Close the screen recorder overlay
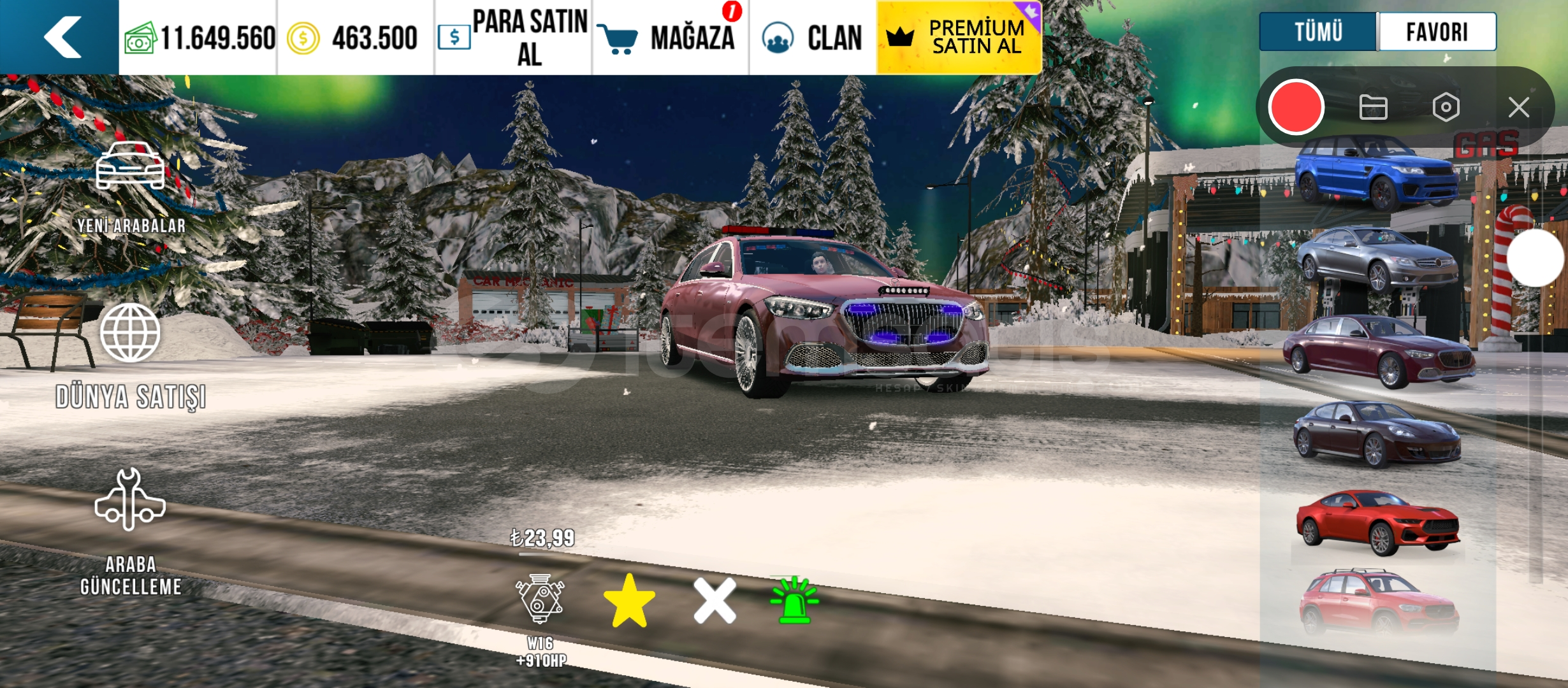This screenshot has height=688, width=1568. 1519,108
